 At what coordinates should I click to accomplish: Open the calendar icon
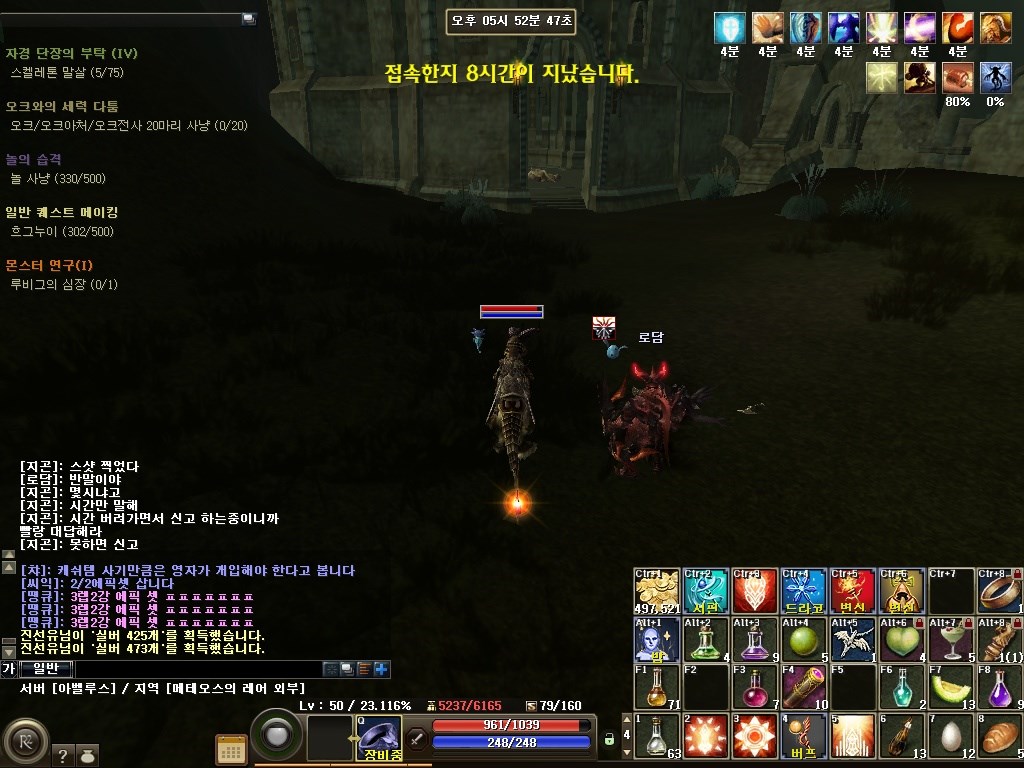pyautogui.click(x=231, y=749)
